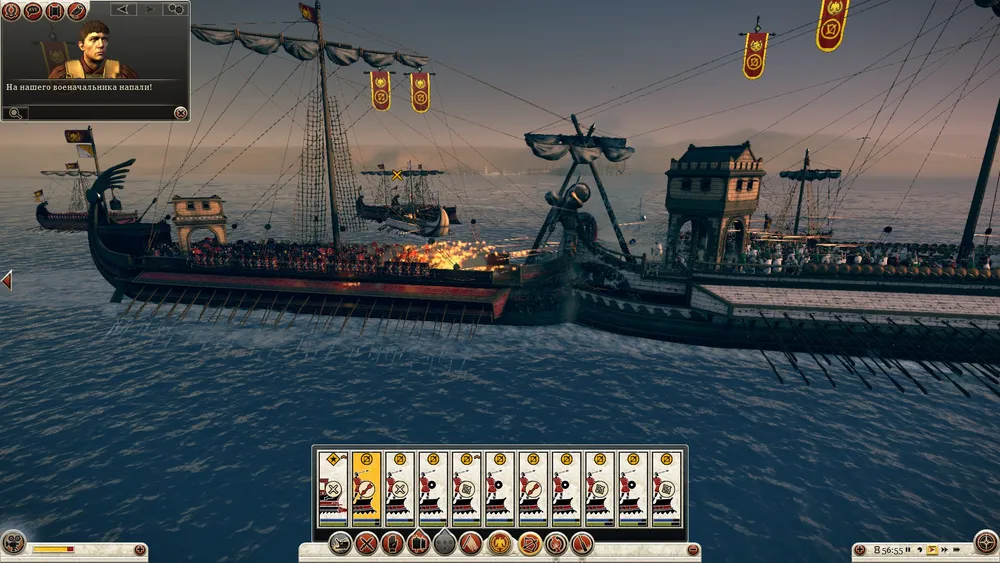Select the highlighted yellow ship unit card
1000x563 pixels.
point(366,488)
